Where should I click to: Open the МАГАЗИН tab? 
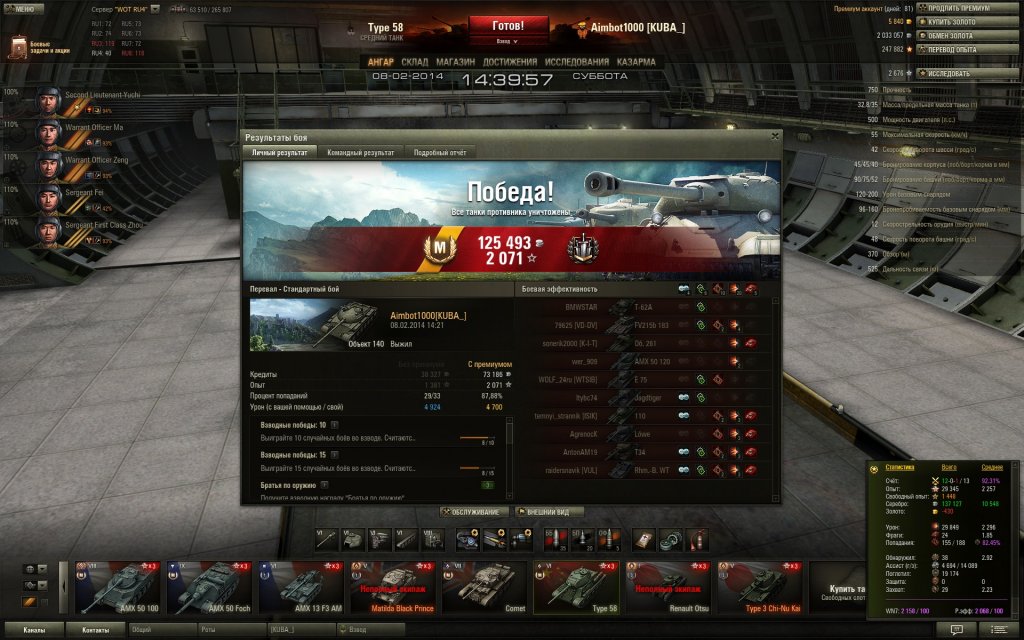tap(455, 62)
